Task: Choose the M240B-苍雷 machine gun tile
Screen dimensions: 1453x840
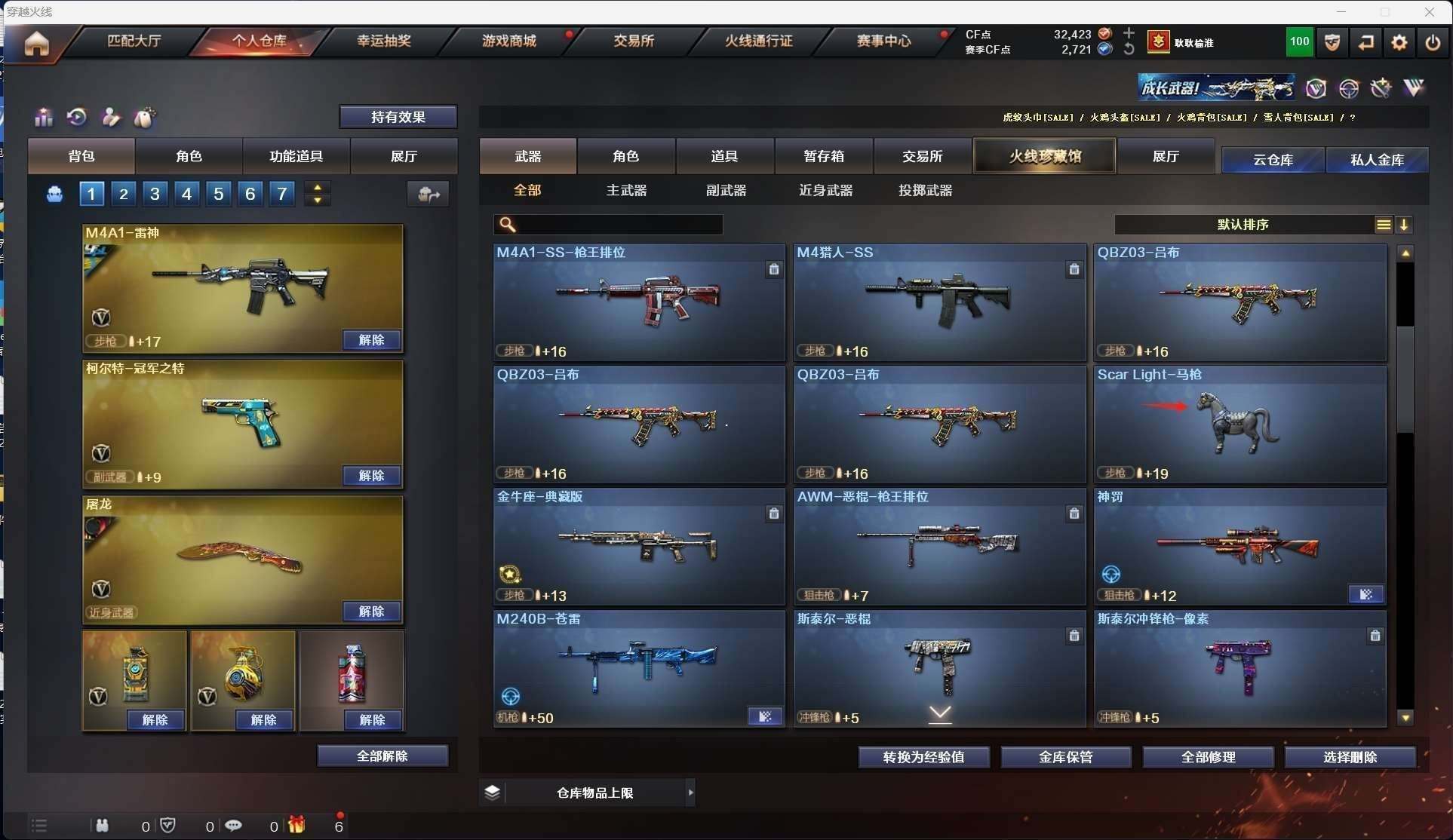Action: click(x=639, y=668)
